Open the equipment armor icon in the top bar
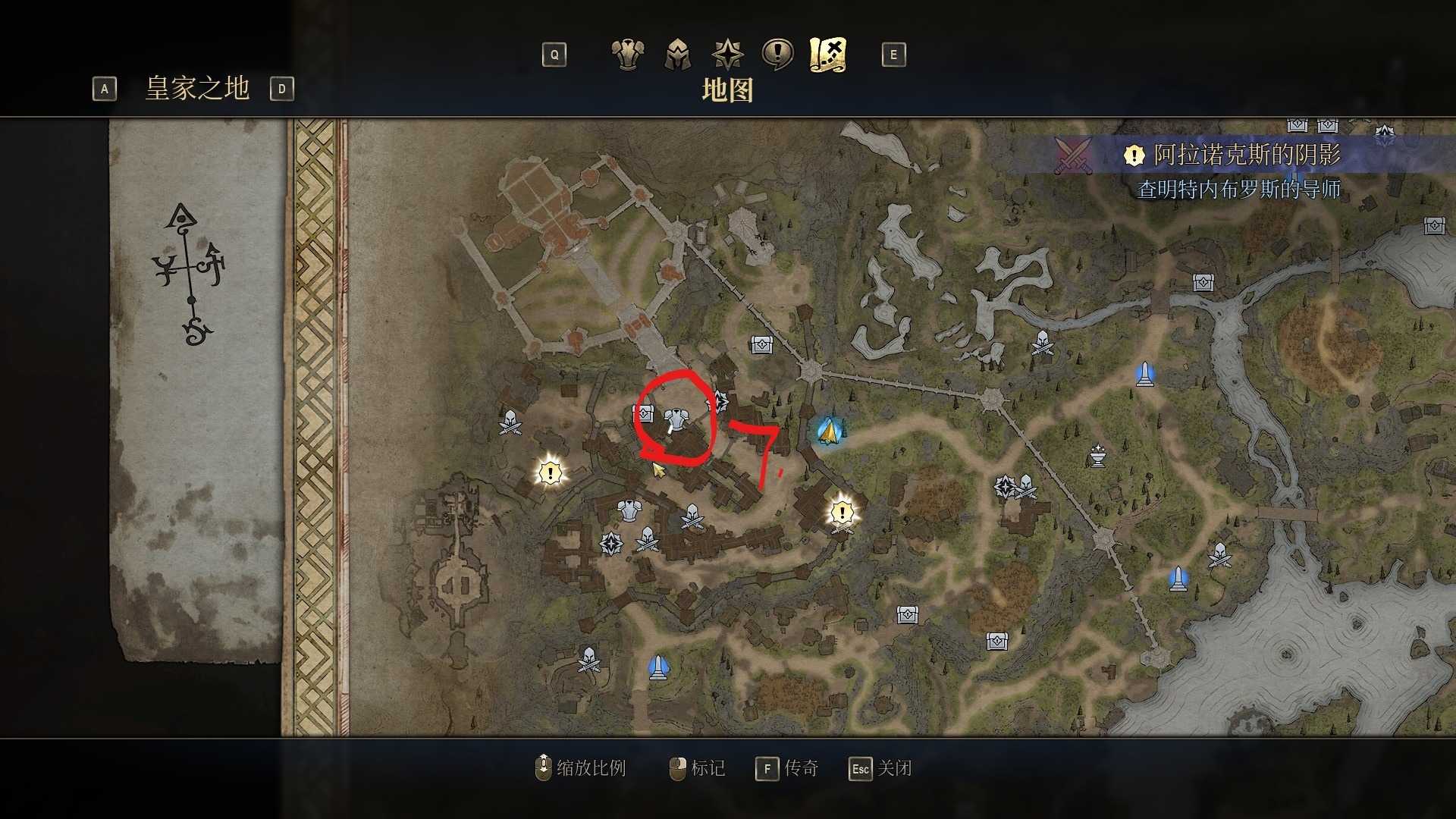 click(x=627, y=55)
